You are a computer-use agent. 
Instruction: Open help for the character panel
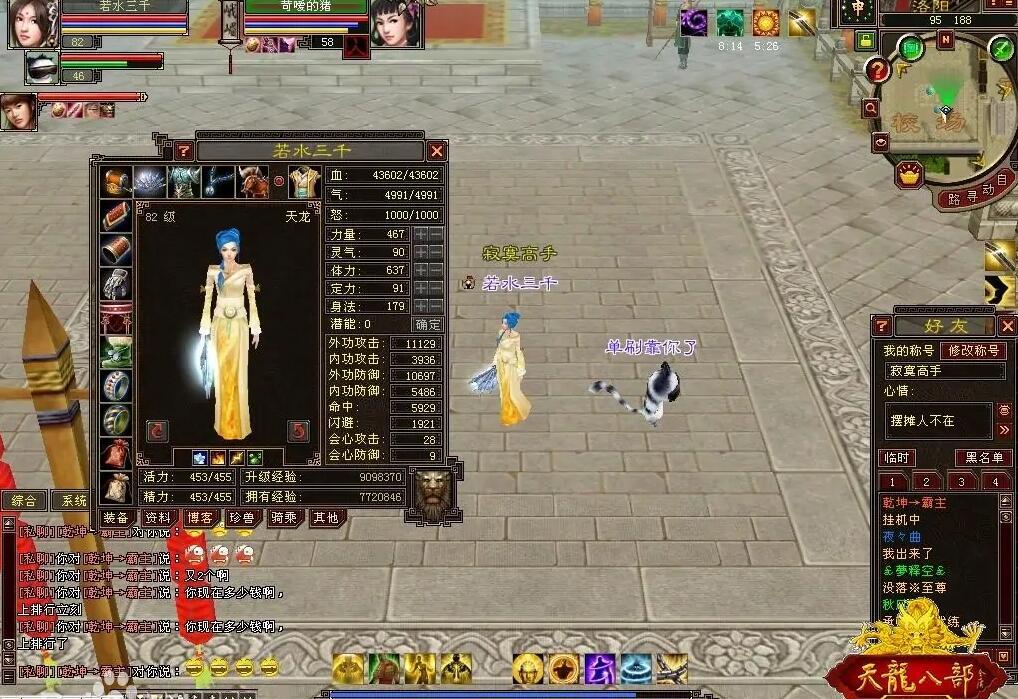(x=183, y=151)
